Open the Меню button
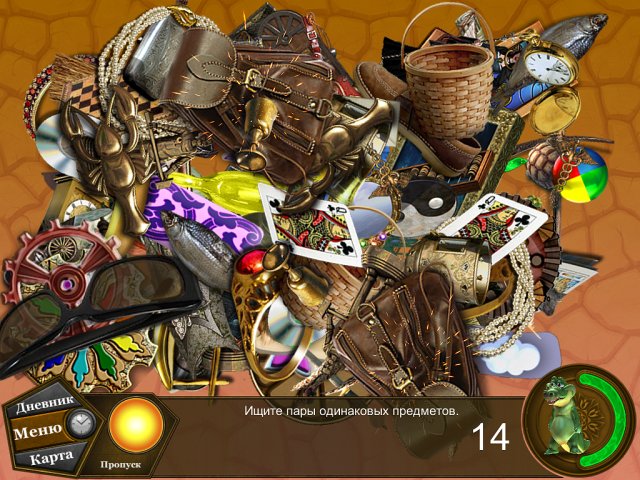Image resolution: width=640 pixels, height=480 pixels. (38, 431)
